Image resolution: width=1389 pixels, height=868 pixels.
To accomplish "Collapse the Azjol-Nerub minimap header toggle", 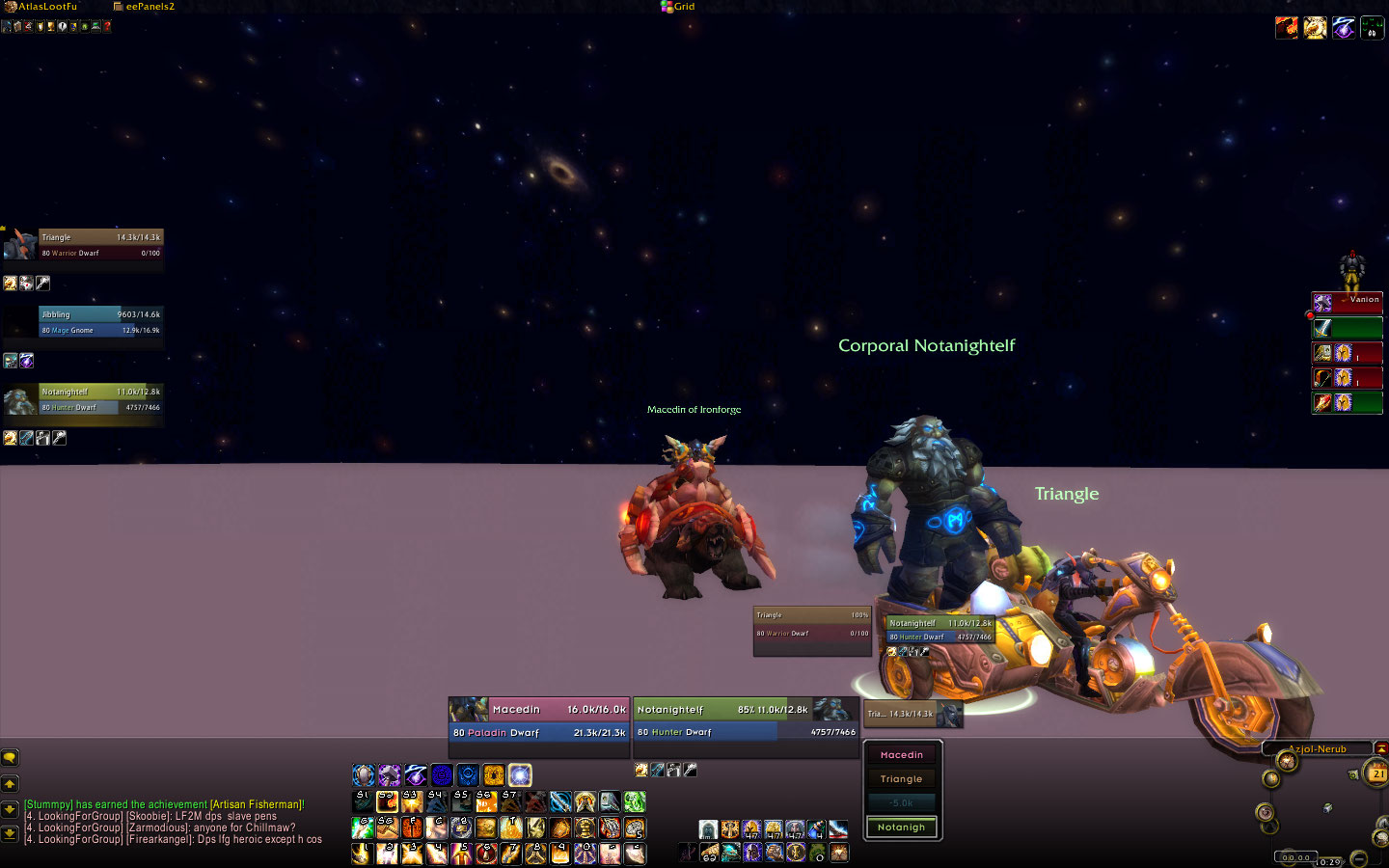I will pyautogui.click(x=1380, y=748).
